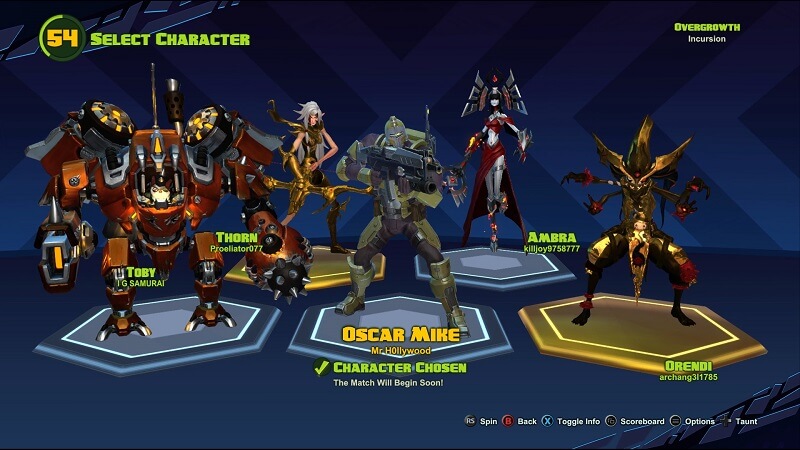The width and height of the screenshot is (800, 450).
Task: Choose the Thorn character label
Action: [x=236, y=237]
